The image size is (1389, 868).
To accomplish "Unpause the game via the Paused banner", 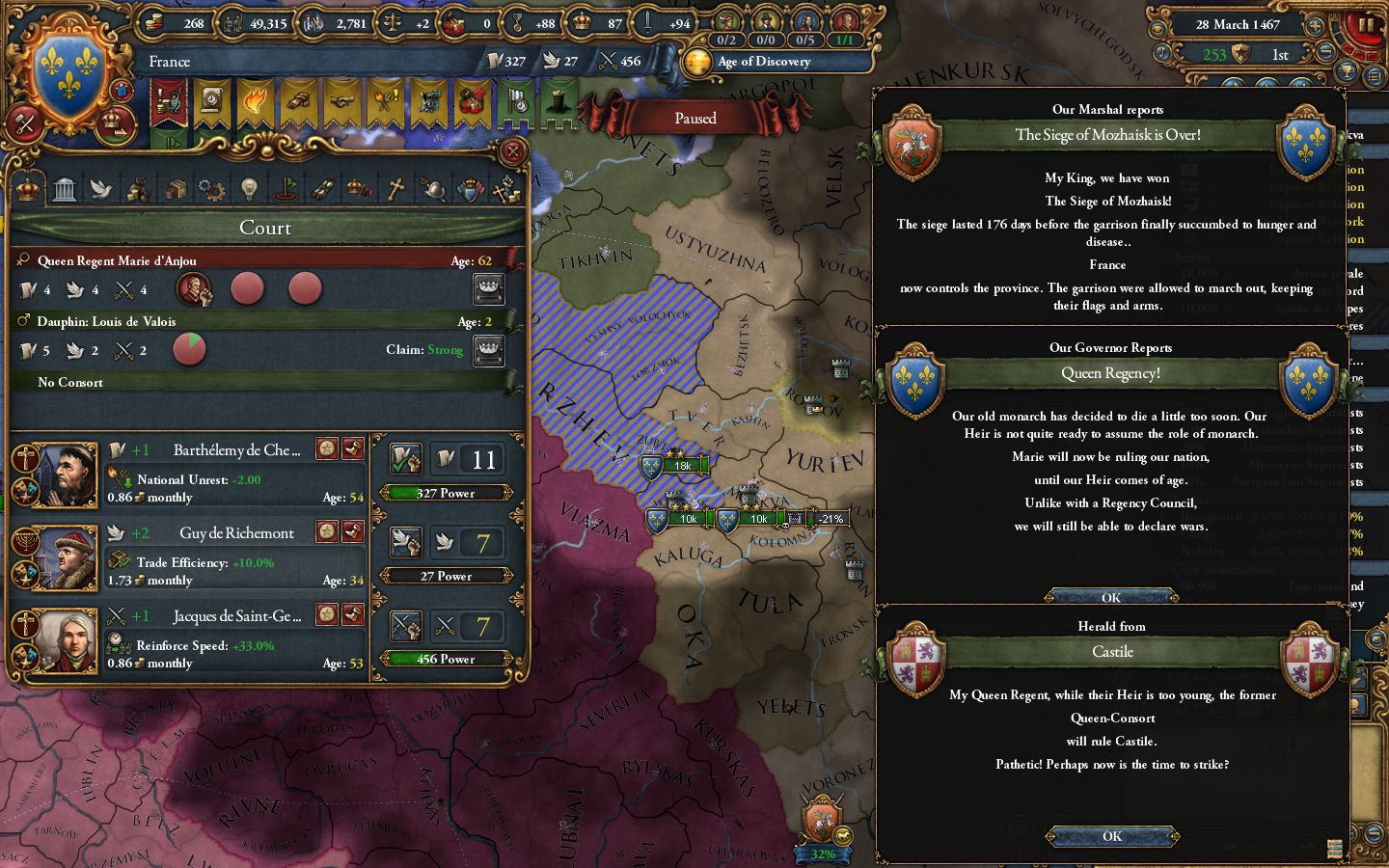I will coord(696,118).
